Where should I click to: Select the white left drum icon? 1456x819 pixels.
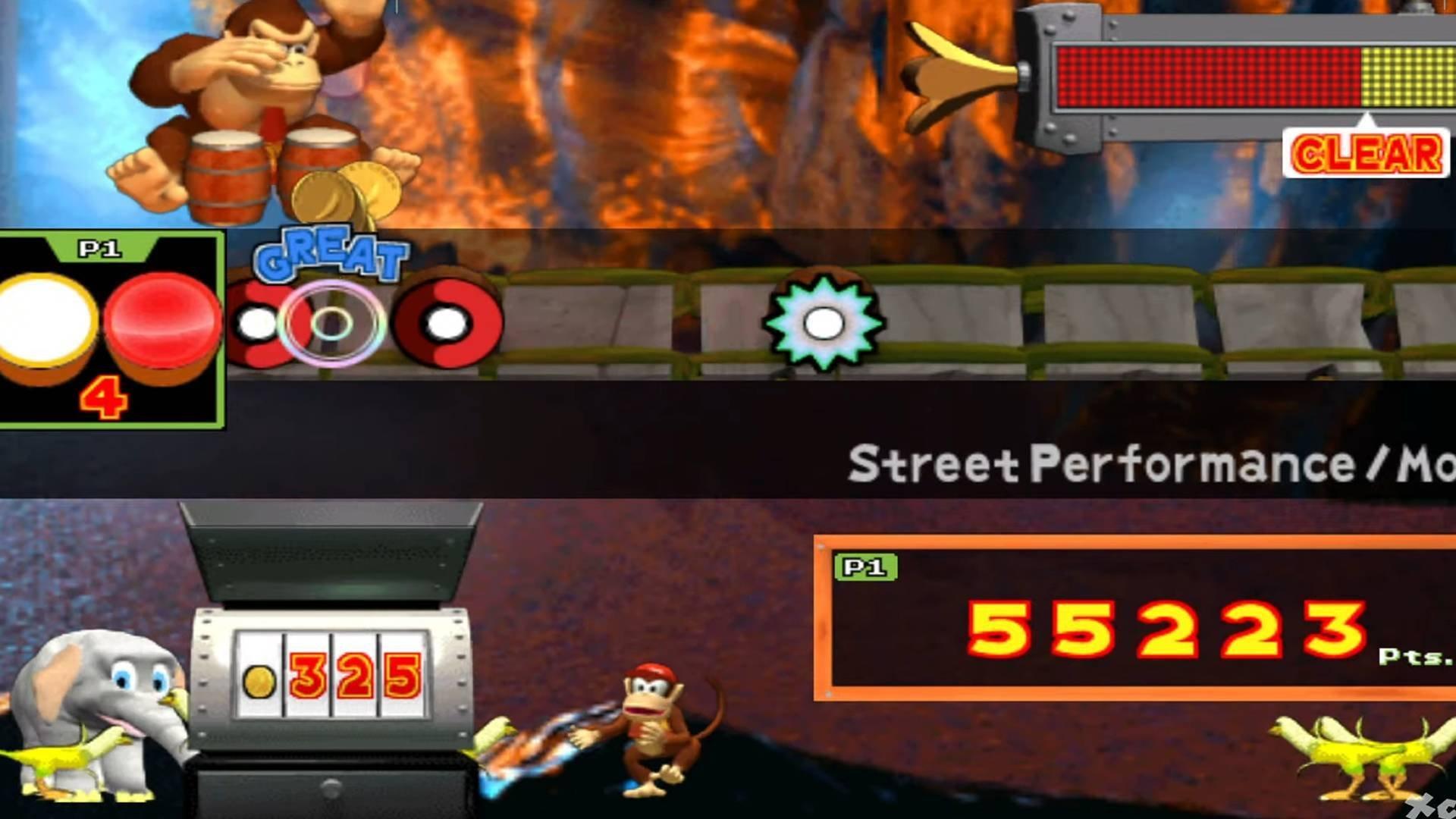[x=47, y=318]
